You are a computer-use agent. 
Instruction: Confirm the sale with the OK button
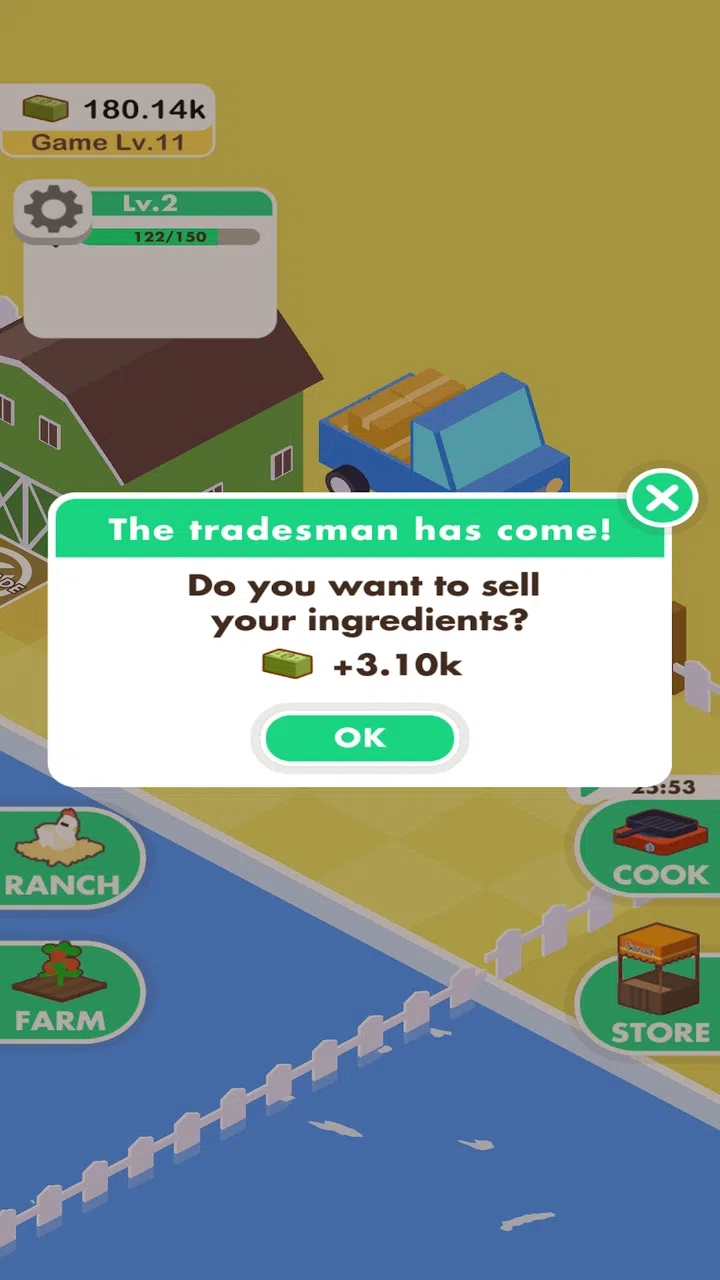[x=359, y=738]
